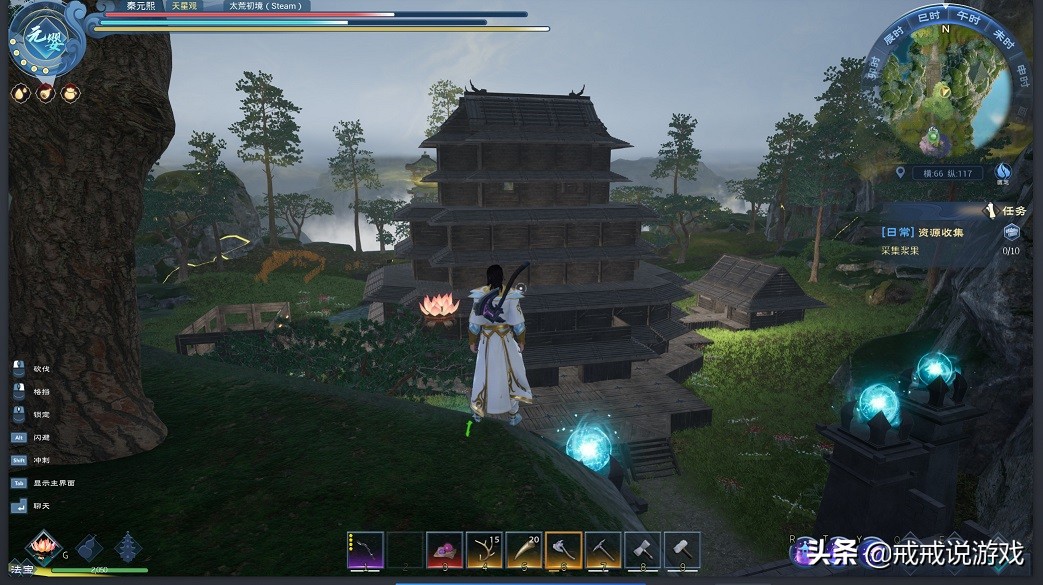
Task: Select the pickaxe hotbar slot
Action: click(x=602, y=550)
